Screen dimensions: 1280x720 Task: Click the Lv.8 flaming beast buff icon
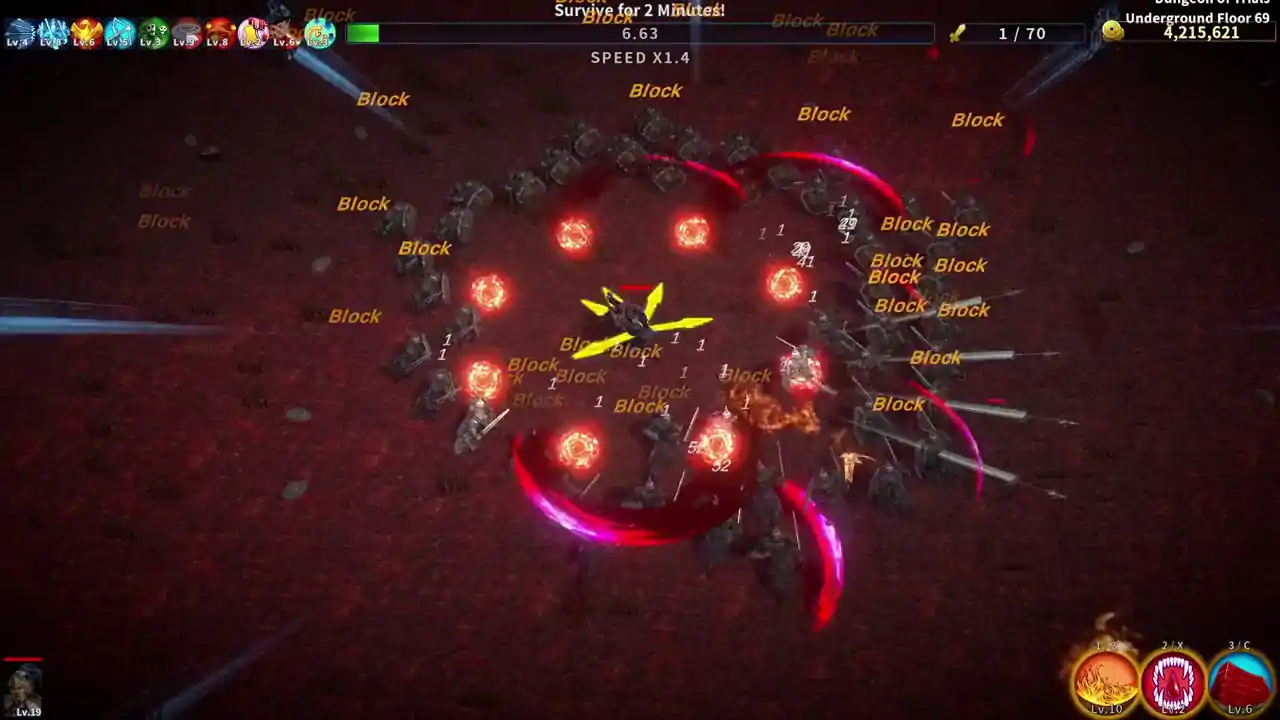tap(217, 33)
